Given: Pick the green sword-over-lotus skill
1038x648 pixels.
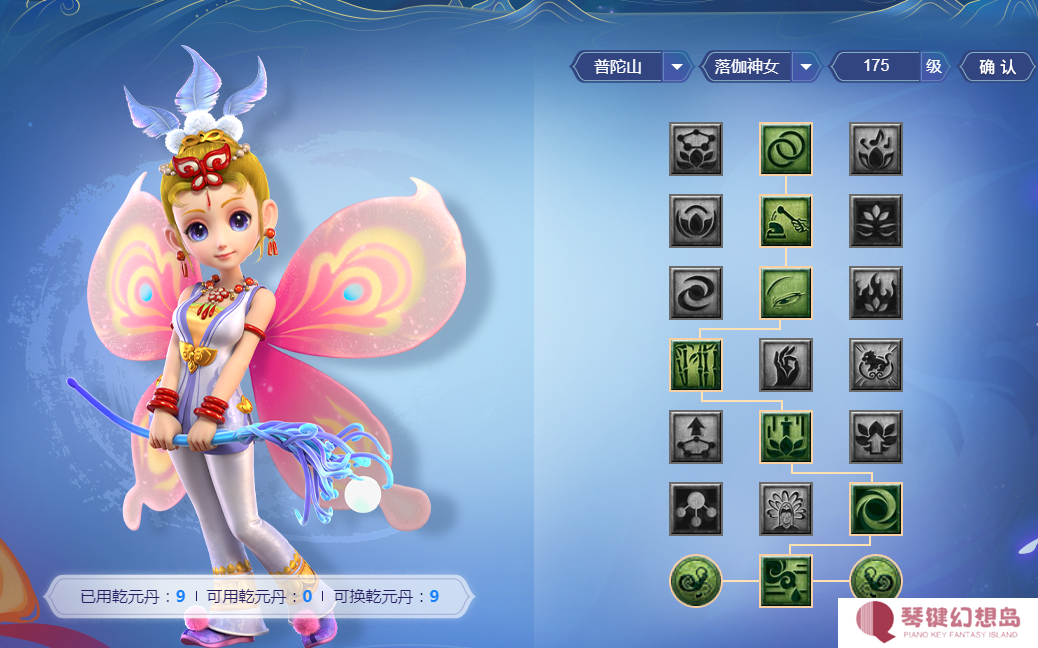Looking at the screenshot, I should pos(786,437).
